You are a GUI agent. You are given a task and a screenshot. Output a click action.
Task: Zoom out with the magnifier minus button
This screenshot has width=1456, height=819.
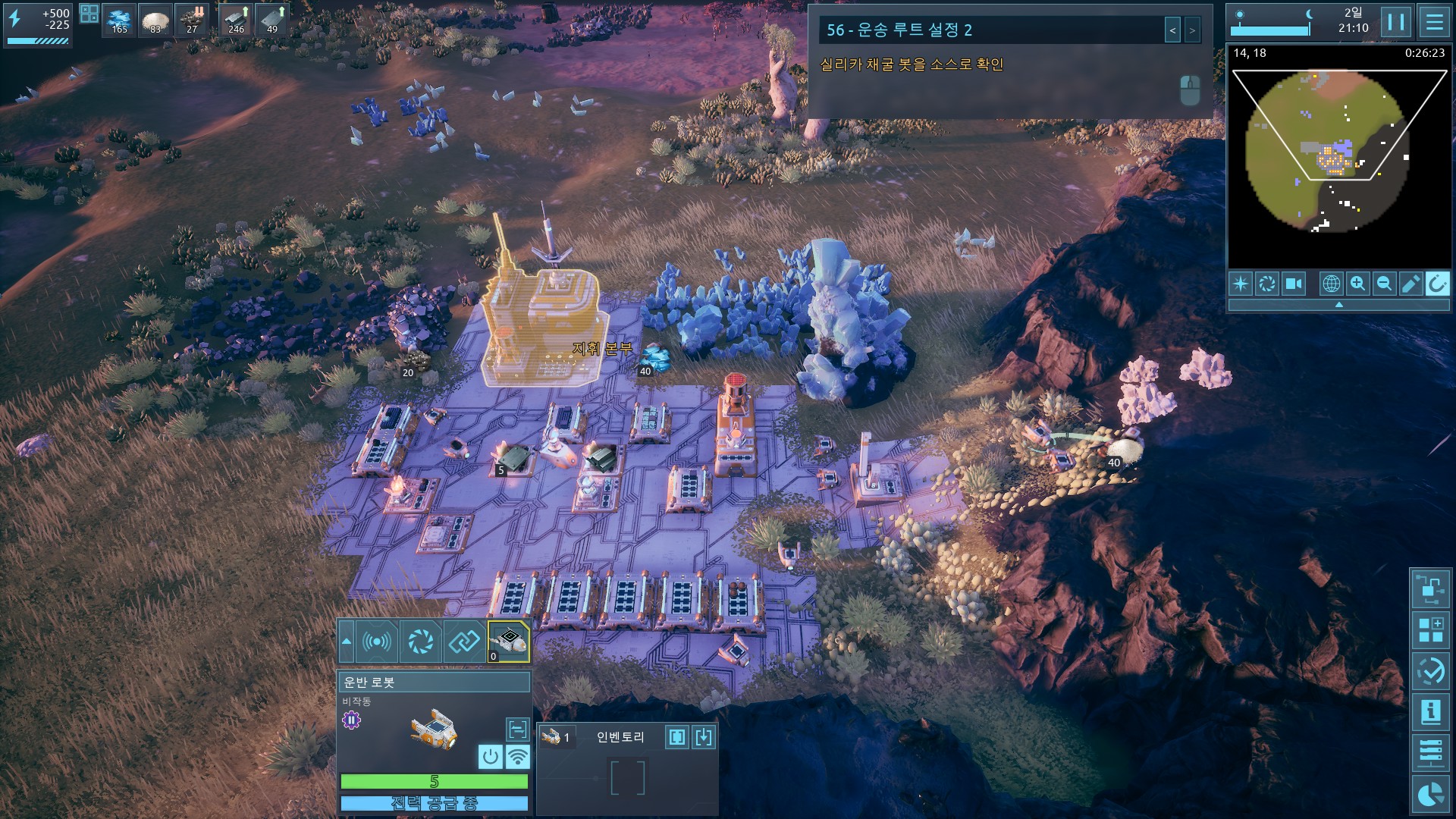(1384, 284)
